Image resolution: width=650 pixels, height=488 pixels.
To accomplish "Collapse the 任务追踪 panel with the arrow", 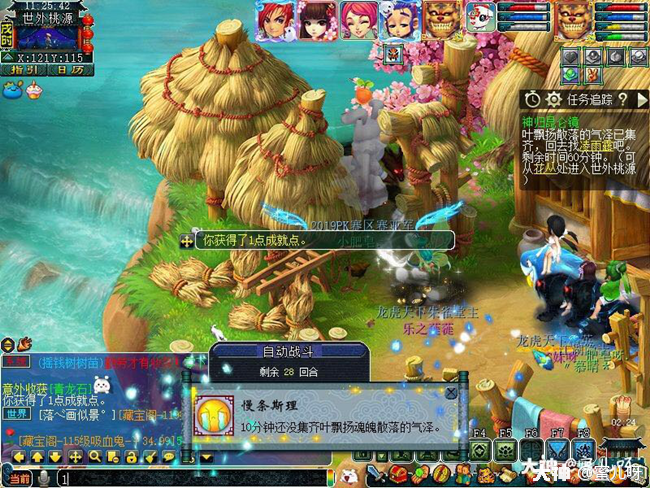I will [x=642, y=99].
